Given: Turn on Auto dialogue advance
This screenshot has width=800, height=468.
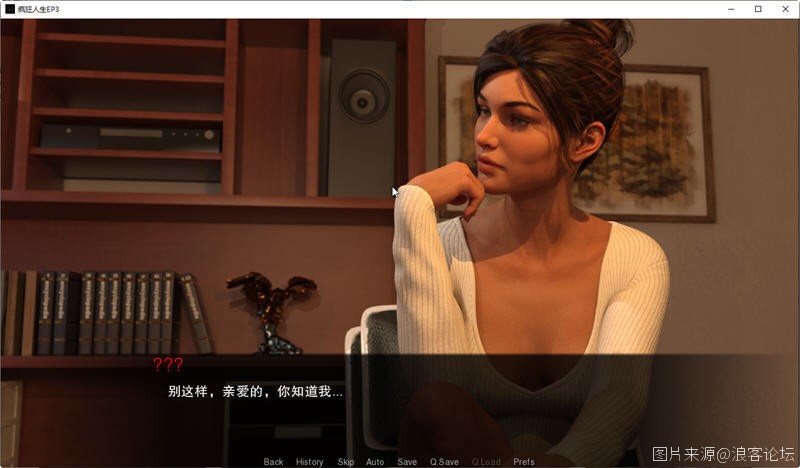Looking at the screenshot, I should (x=375, y=462).
